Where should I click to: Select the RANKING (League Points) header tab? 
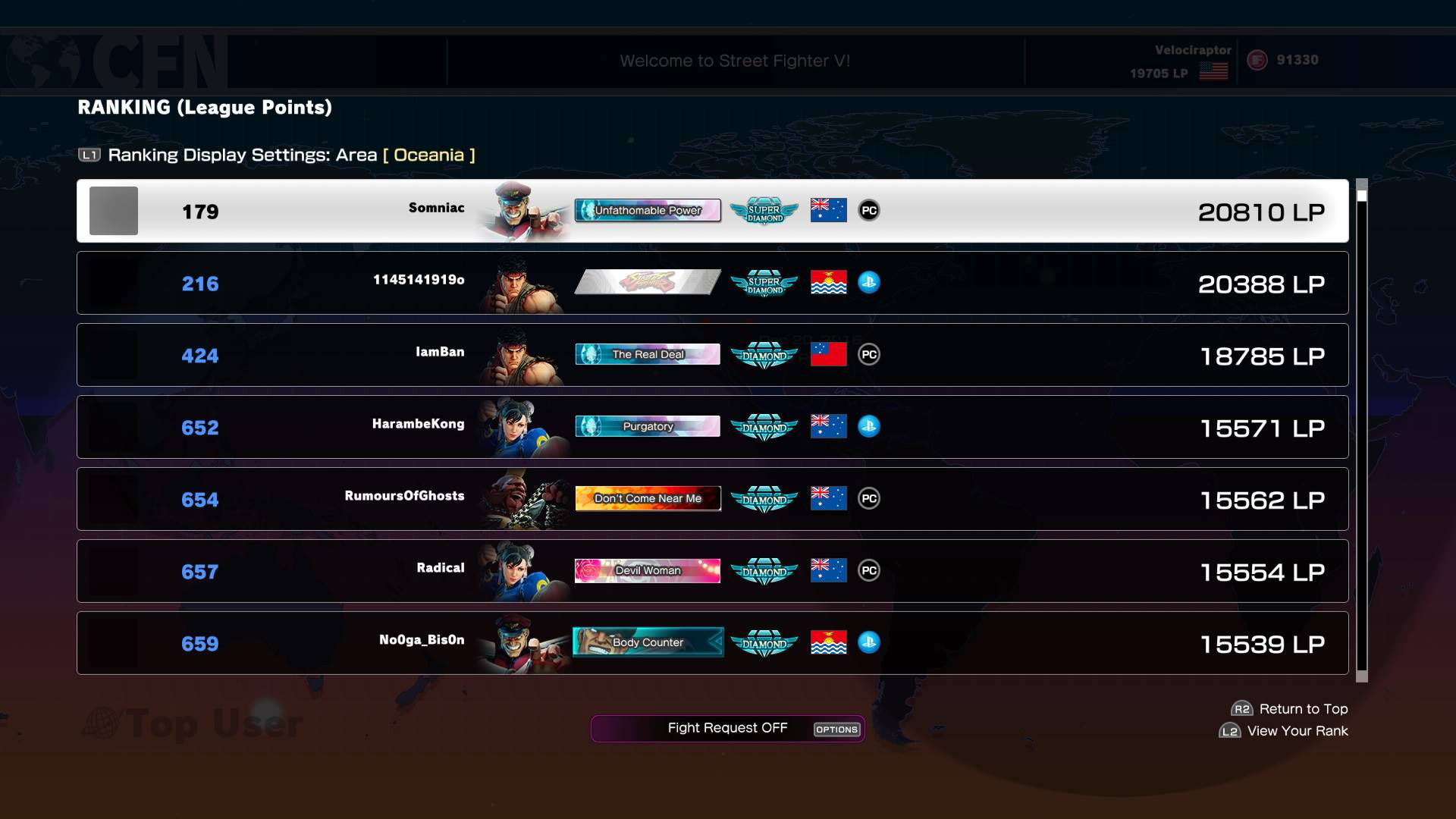coord(205,107)
